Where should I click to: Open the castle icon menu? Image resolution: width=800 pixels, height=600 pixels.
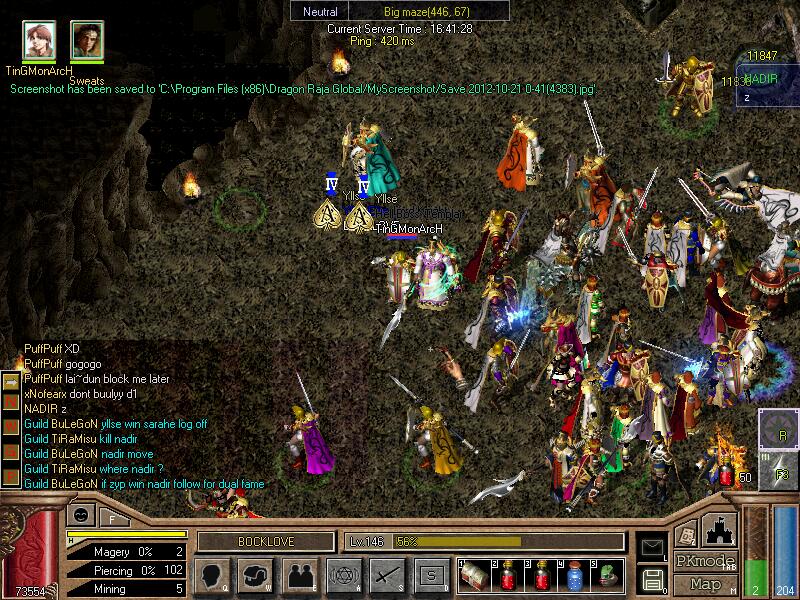click(x=721, y=528)
